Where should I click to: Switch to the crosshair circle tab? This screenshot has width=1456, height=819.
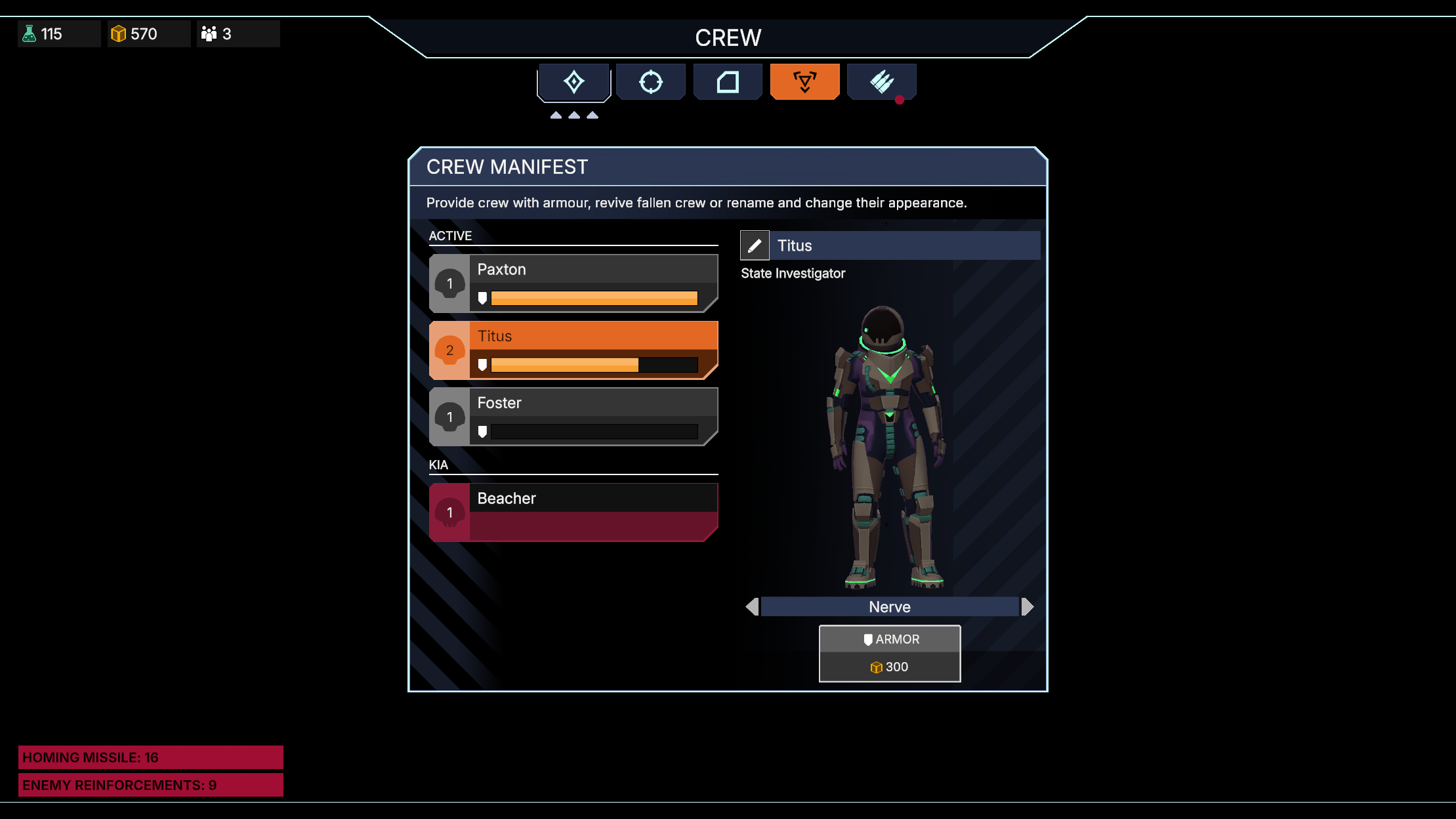coord(650,82)
